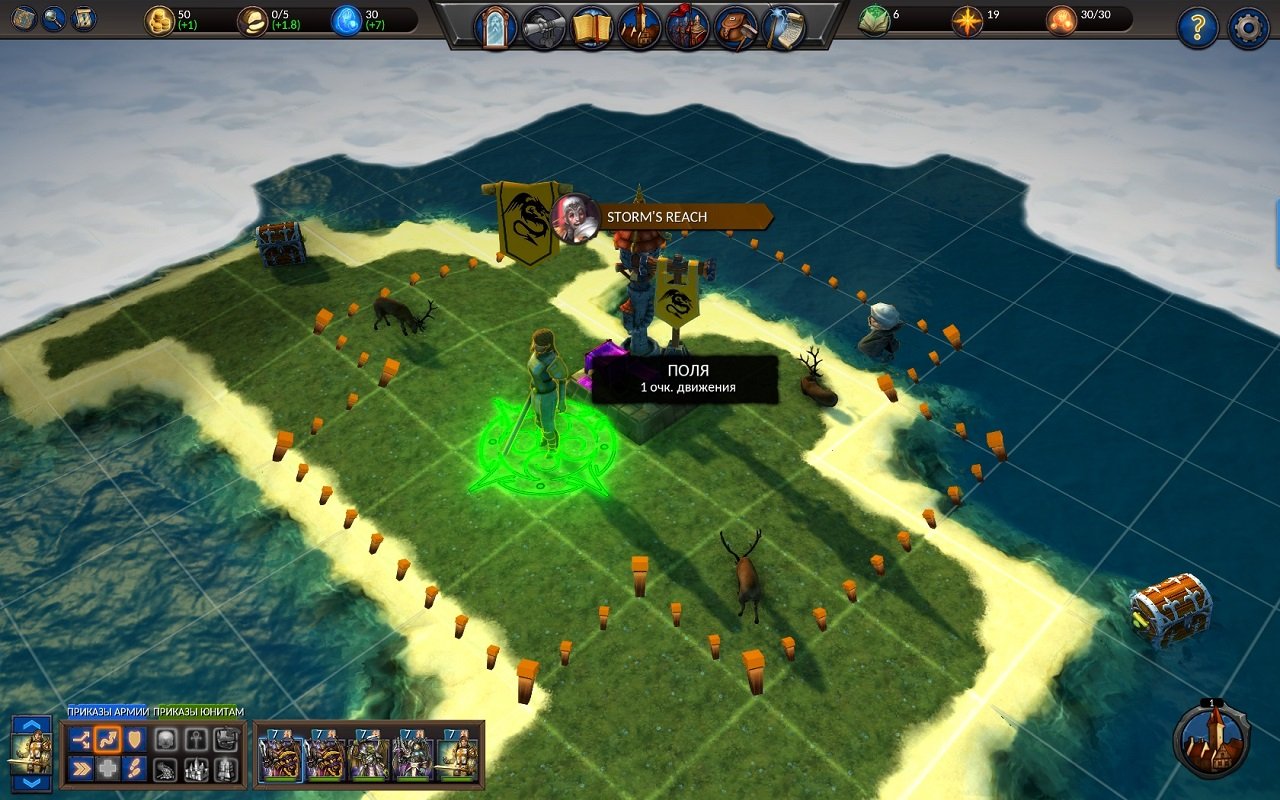Screen dimensions: 1280x800
Task: Switch to next army with down arrow
Action: click(x=31, y=782)
